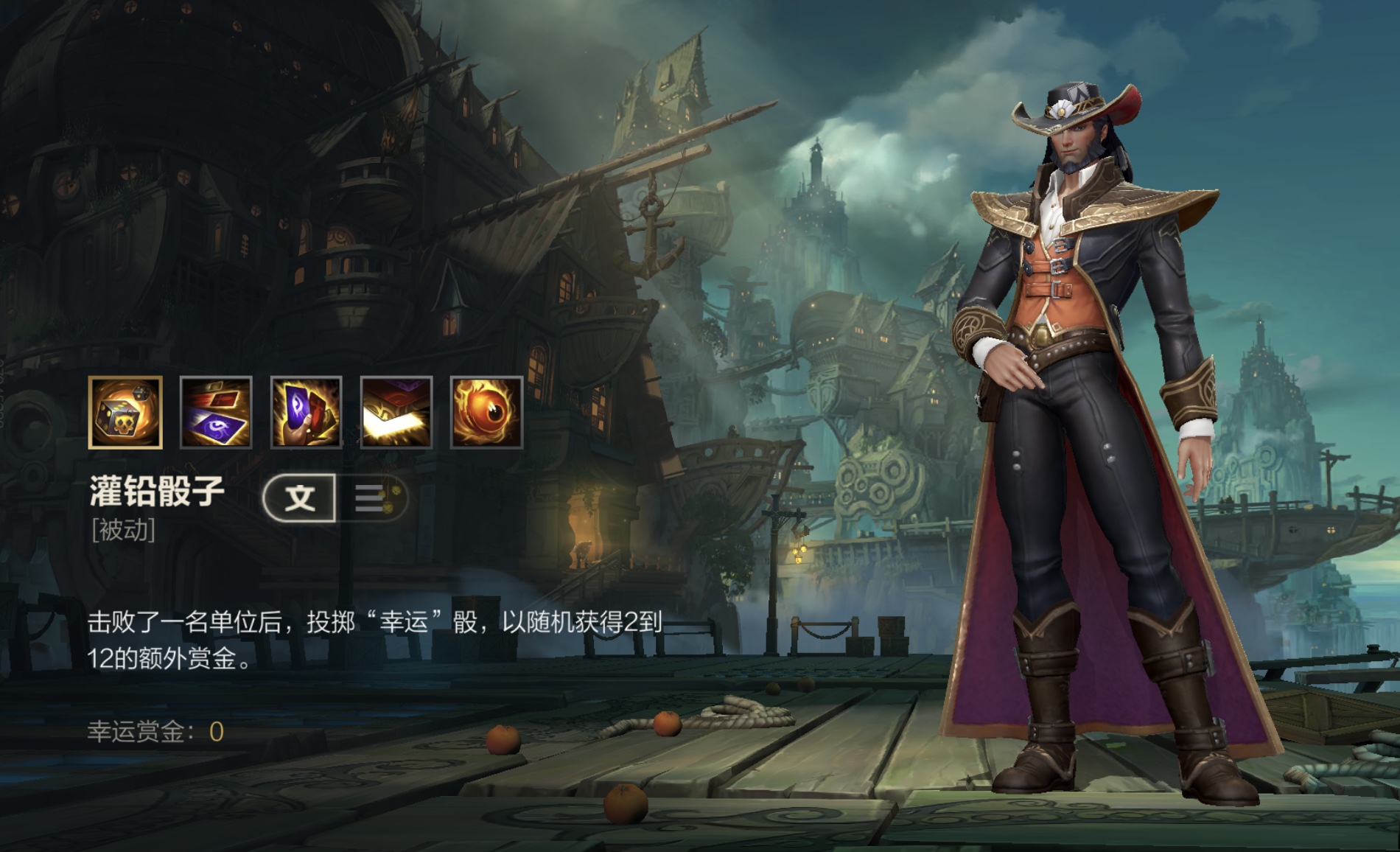Switch to the 文 text description view
Image resolution: width=1400 pixels, height=852 pixels.
[x=300, y=498]
